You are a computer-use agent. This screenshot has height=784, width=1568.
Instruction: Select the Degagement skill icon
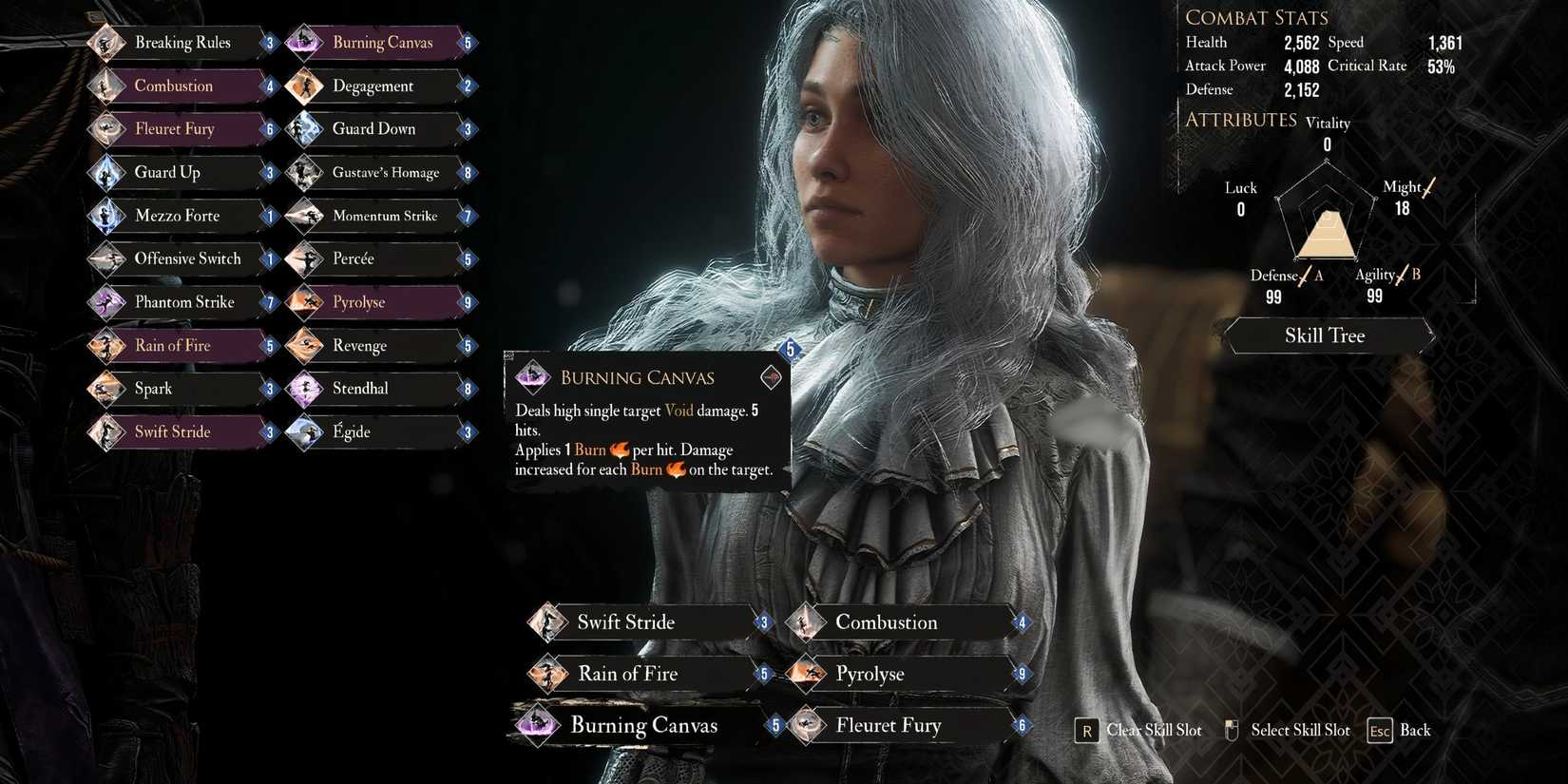(x=304, y=86)
